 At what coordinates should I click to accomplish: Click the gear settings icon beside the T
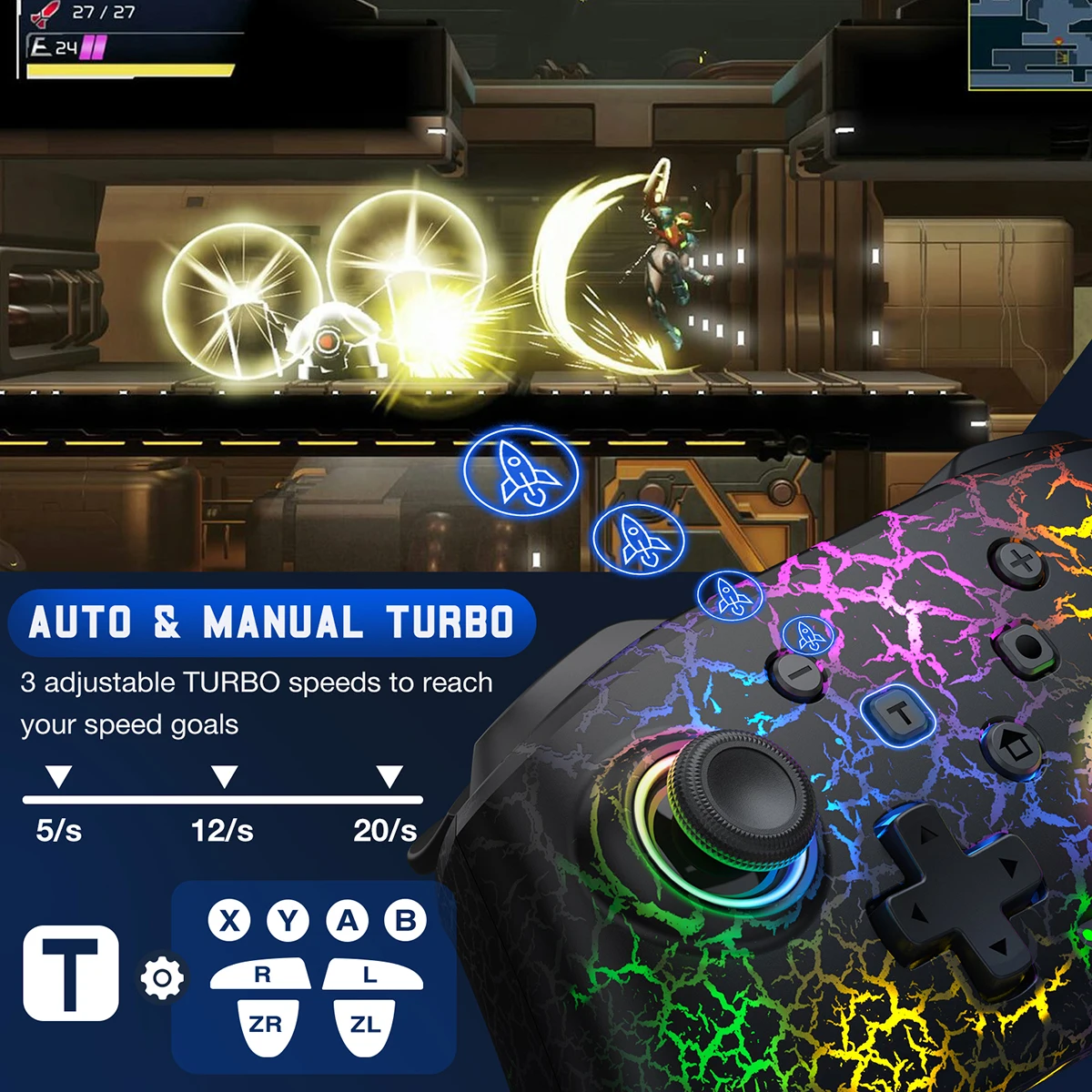162,978
